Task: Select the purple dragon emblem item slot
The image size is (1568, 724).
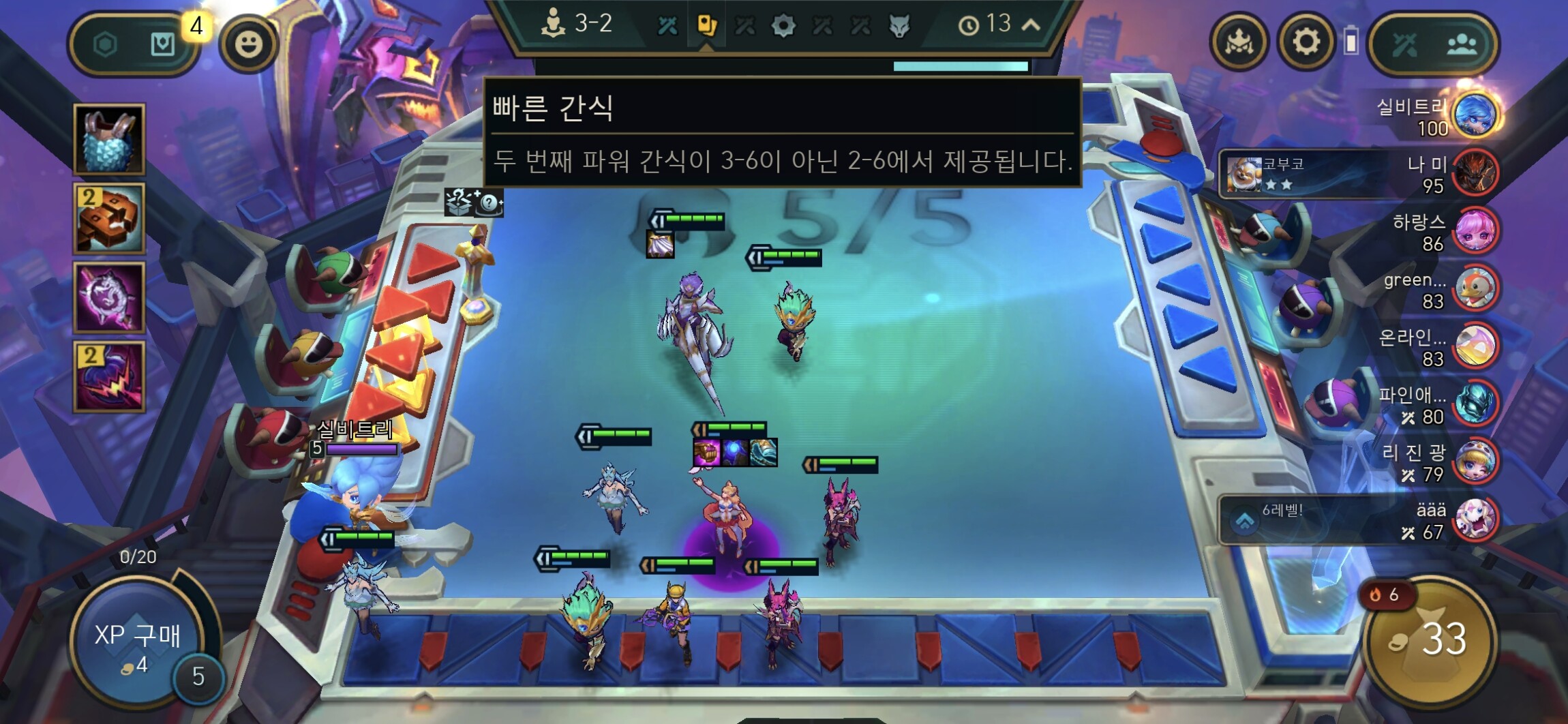Action: [109, 297]
